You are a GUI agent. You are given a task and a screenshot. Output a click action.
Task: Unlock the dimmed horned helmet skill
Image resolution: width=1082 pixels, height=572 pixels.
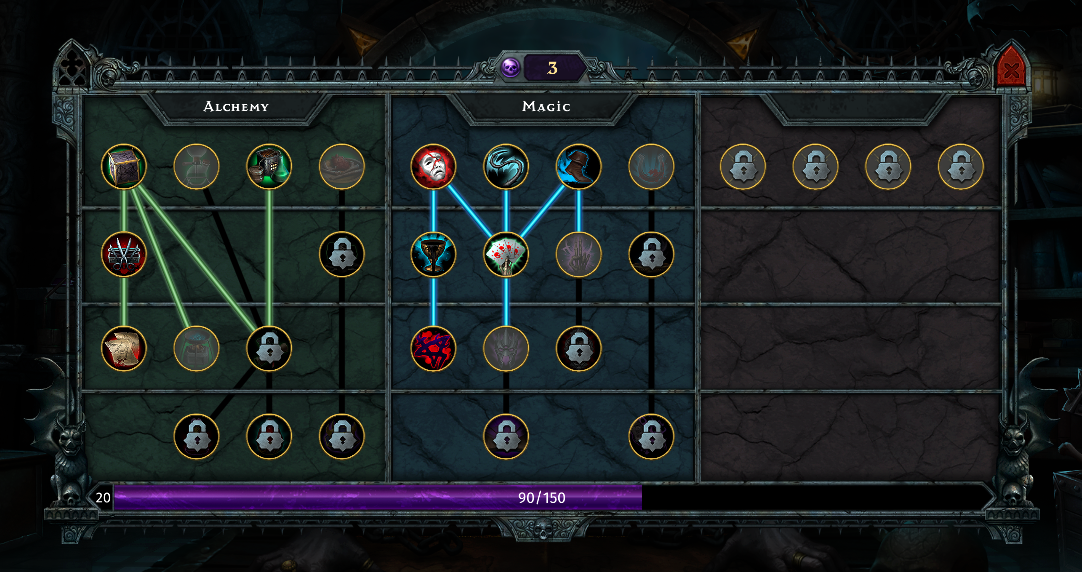(x=506, y=348)
